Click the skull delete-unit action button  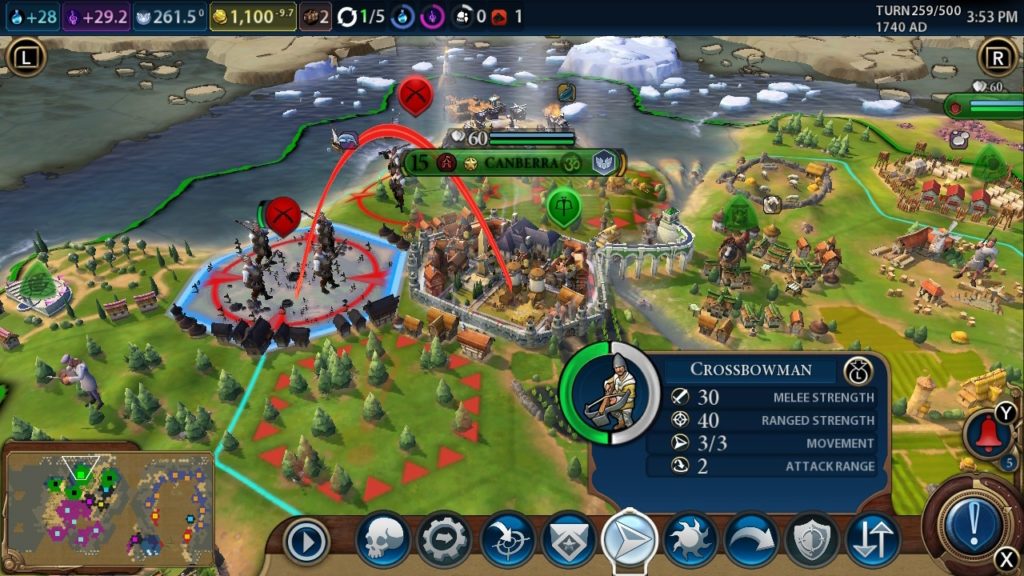point(384,540)
